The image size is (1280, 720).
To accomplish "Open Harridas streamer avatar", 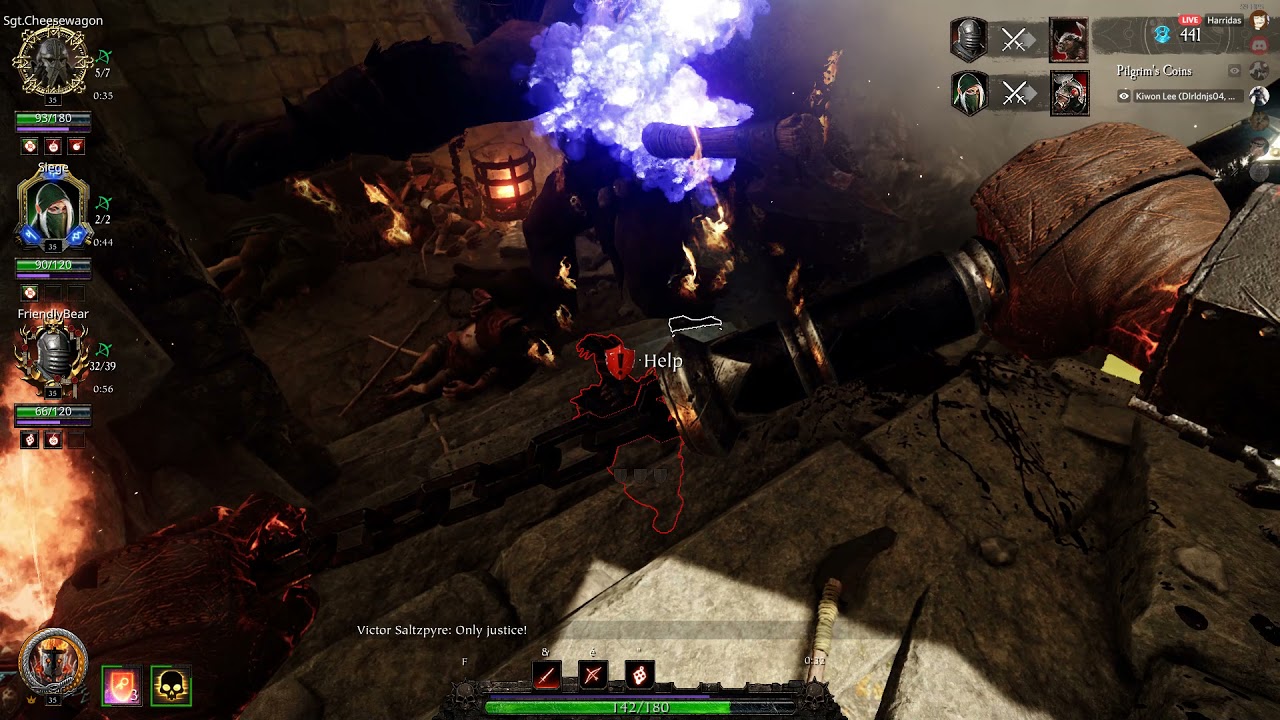I will click(1259, 20).
